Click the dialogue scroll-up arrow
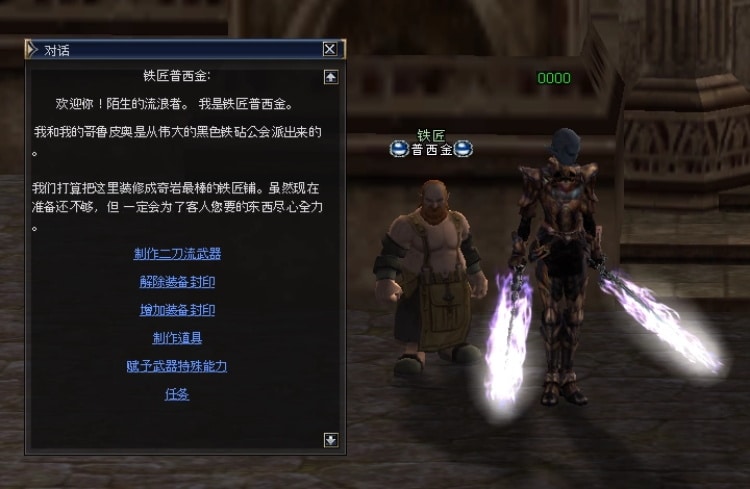This screenshot has height=489, width=750. pos(331,77)
